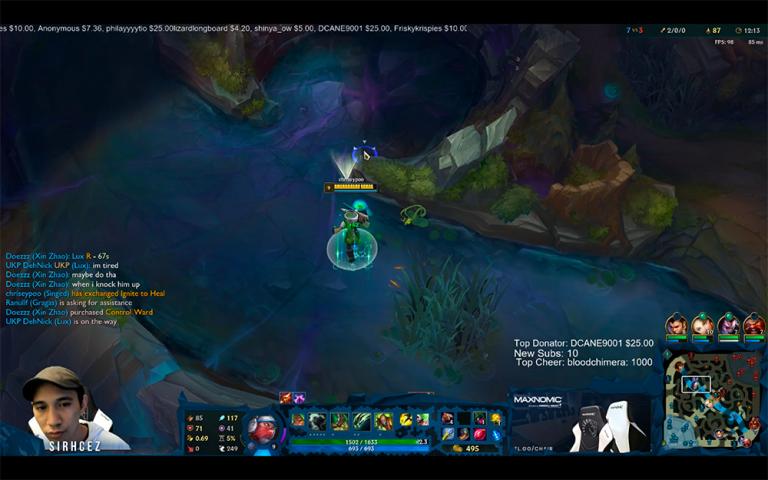Trigger the Insanity Potion ultimate
The width and height of the screenshot is (768, 480).
point(383,421)
